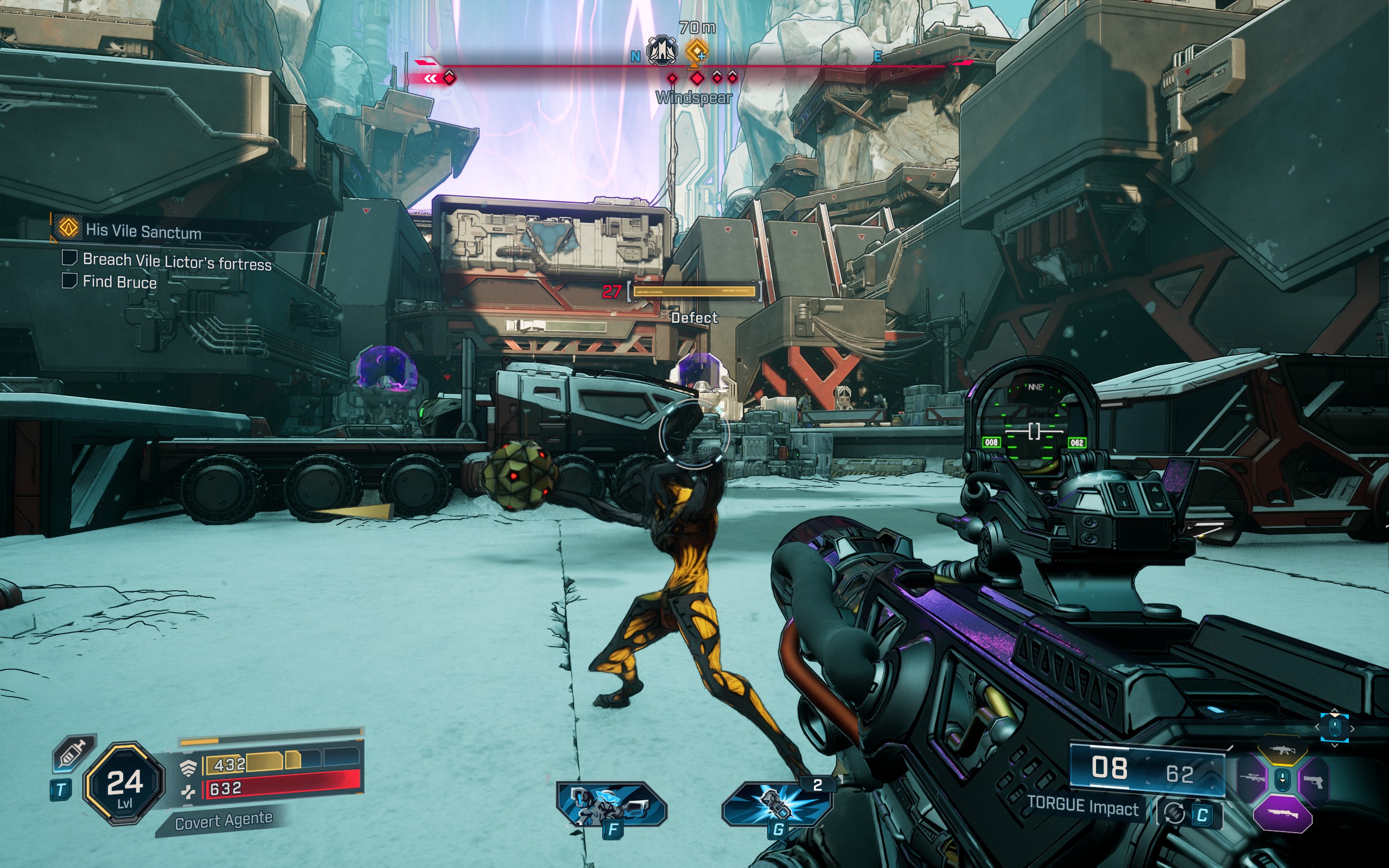The height and width of the screenshot is (868, 1389).
Task: Click the Find Bruce objective checkbox
Action: pos(69,280)
